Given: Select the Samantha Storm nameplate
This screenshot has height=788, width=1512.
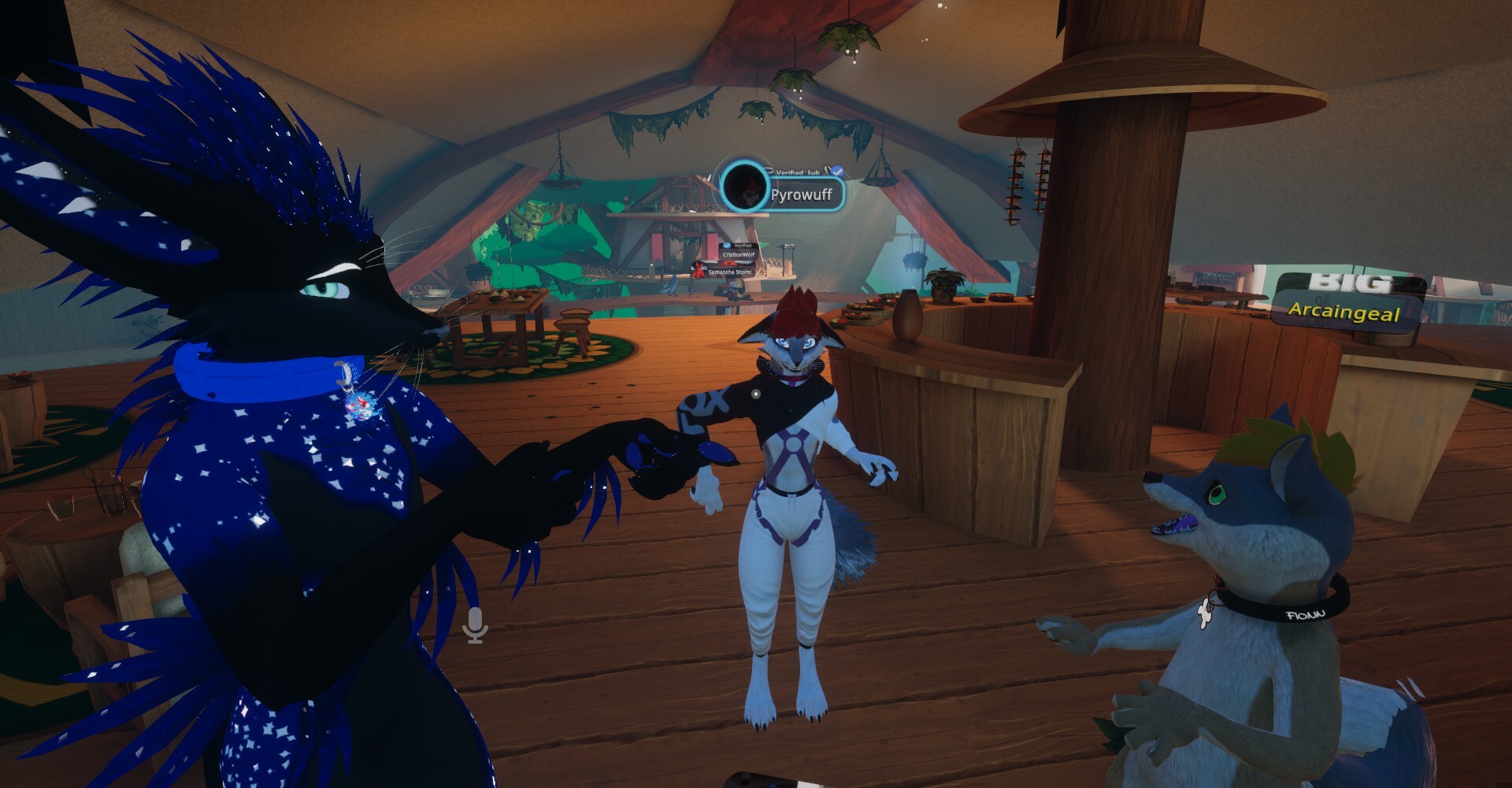Looking at the screenshot, I should pyautogui.click(x=728, y=272).
